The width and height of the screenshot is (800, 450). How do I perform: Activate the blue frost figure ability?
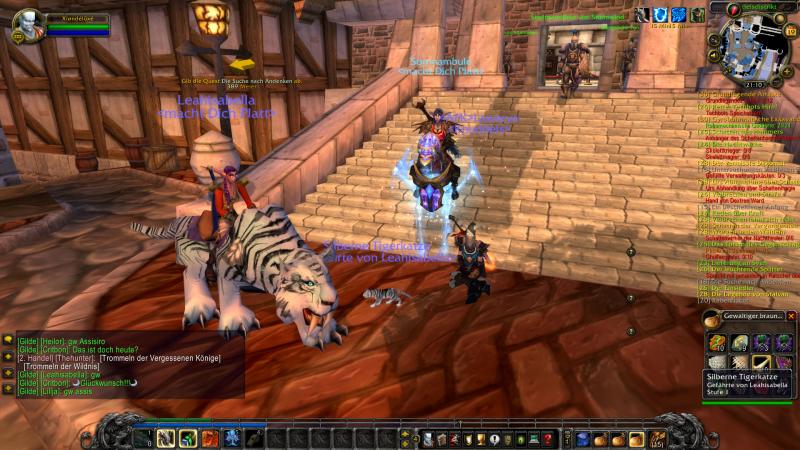[231, 438]
